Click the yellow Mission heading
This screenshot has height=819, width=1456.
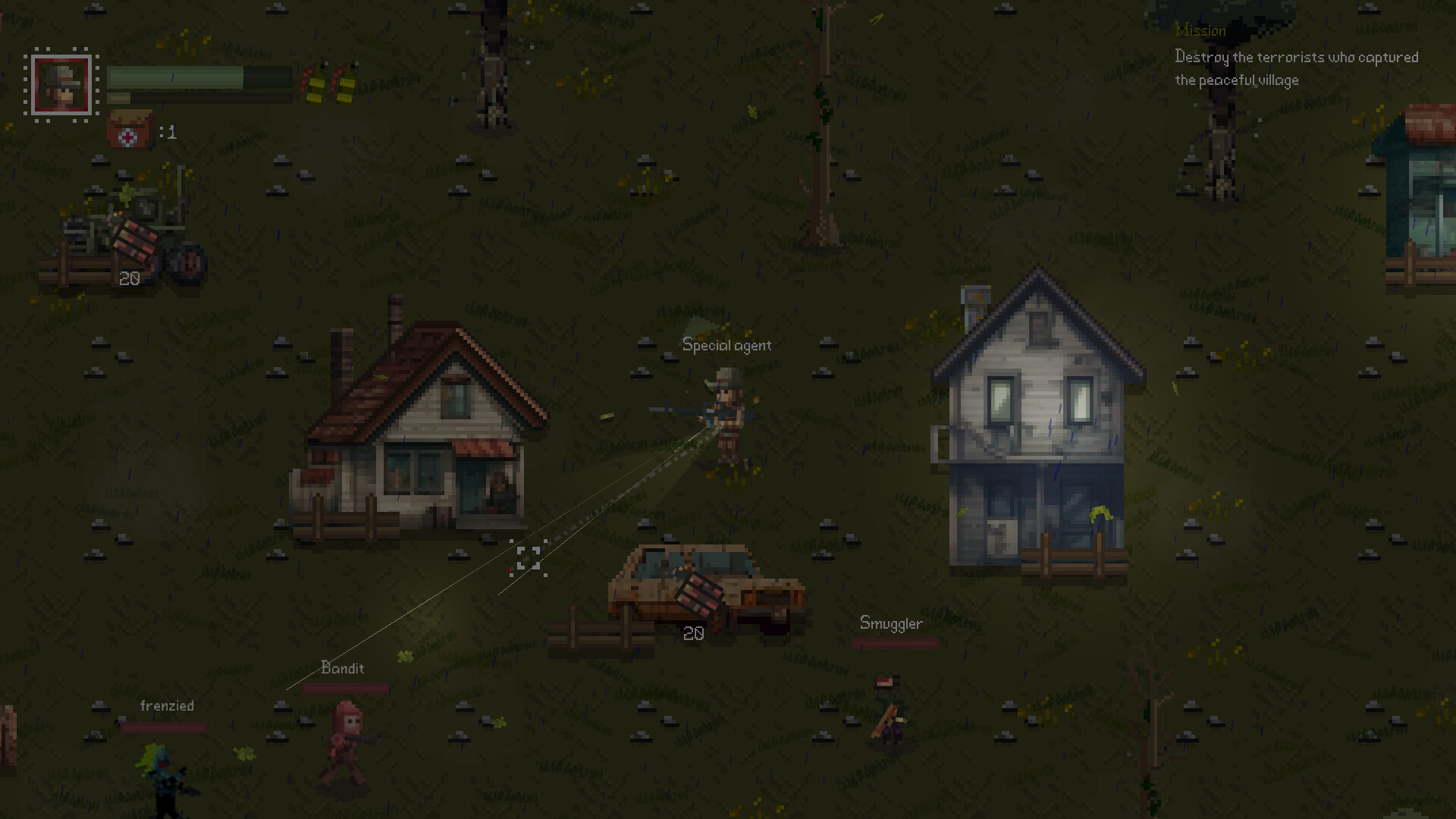point(1200,30)
